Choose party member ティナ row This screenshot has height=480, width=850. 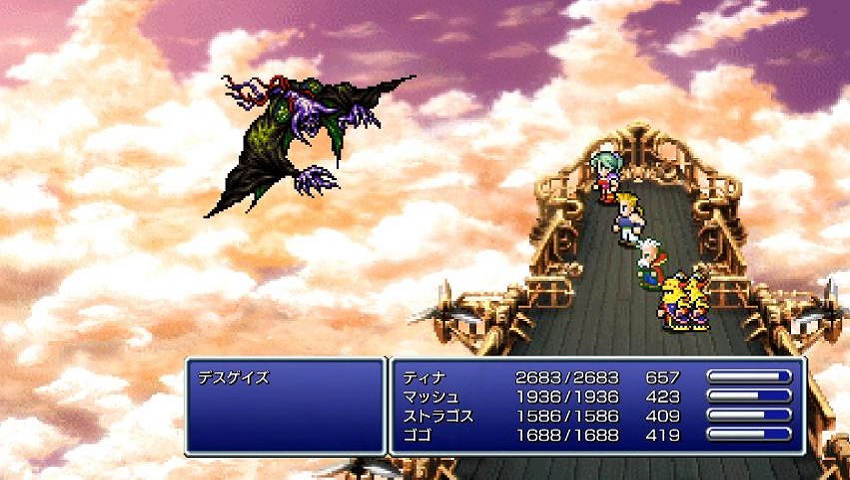pos(424,378)
